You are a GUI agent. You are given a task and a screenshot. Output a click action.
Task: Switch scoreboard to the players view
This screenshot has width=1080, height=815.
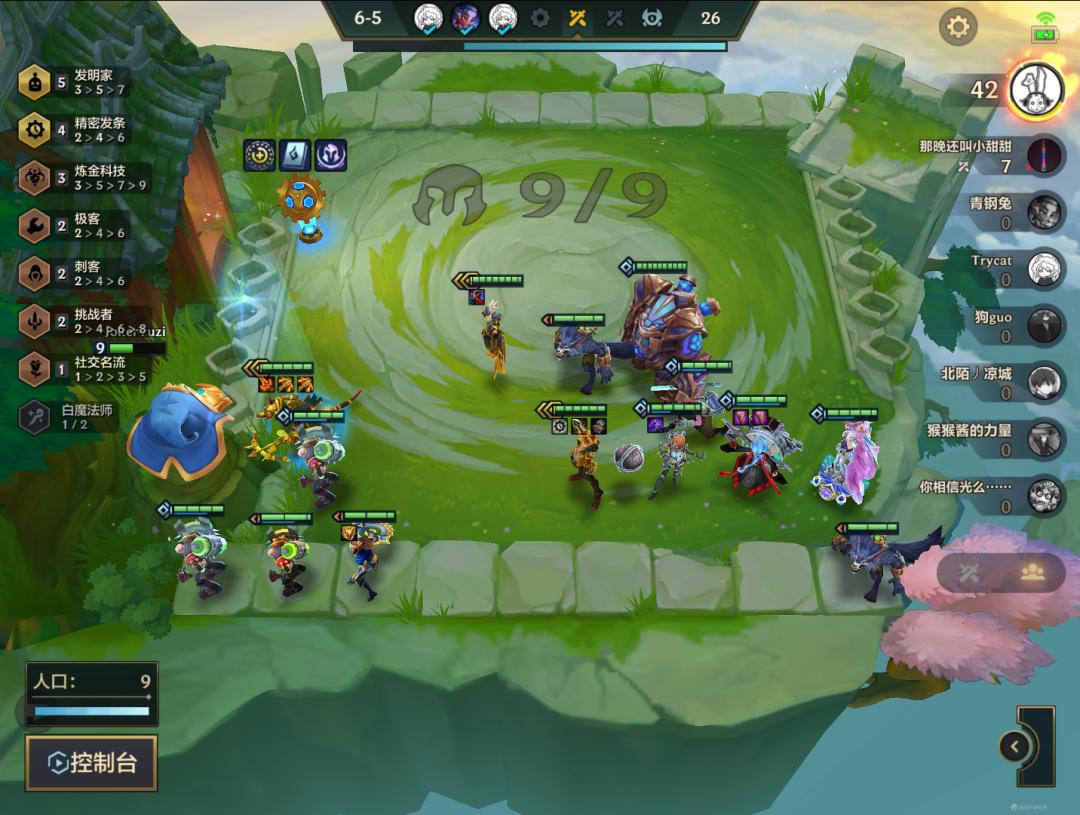[1032, 572]
